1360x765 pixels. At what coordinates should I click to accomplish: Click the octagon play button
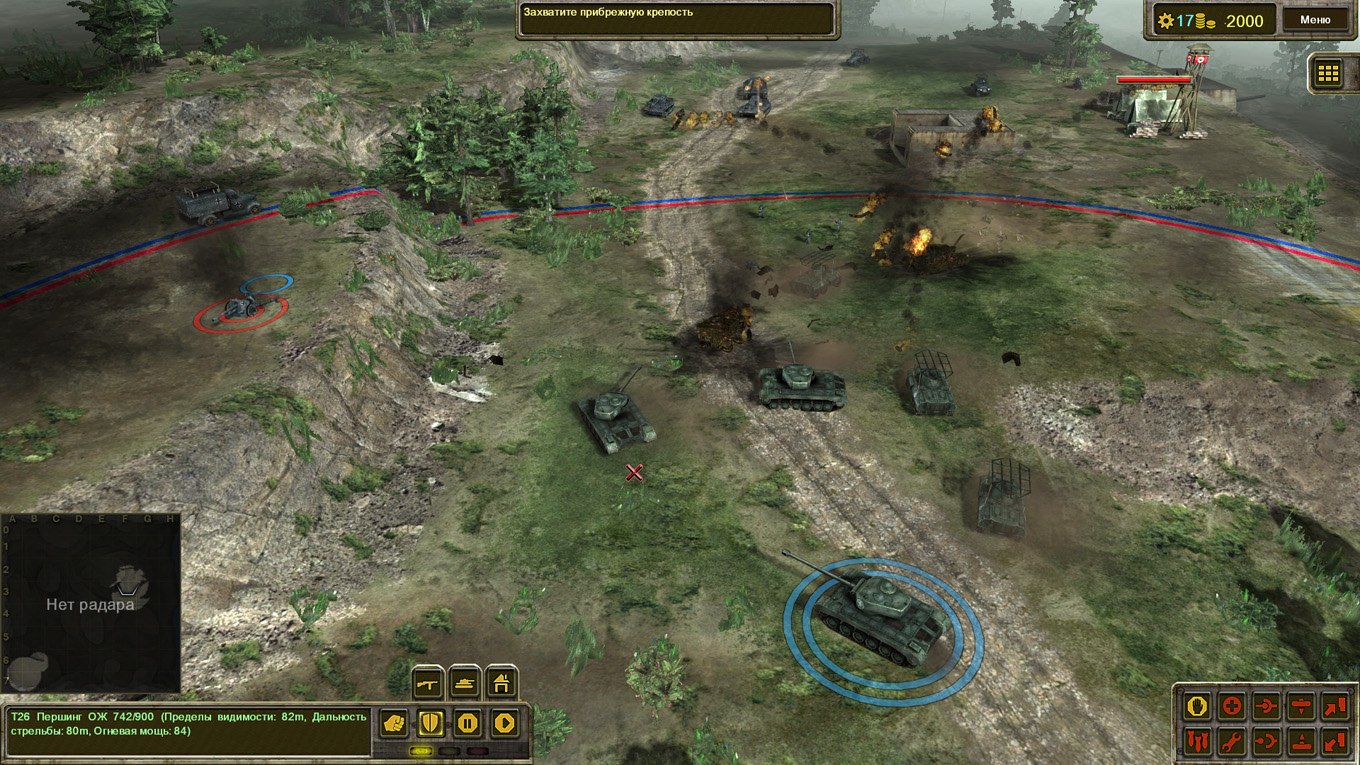coord(504,722)
